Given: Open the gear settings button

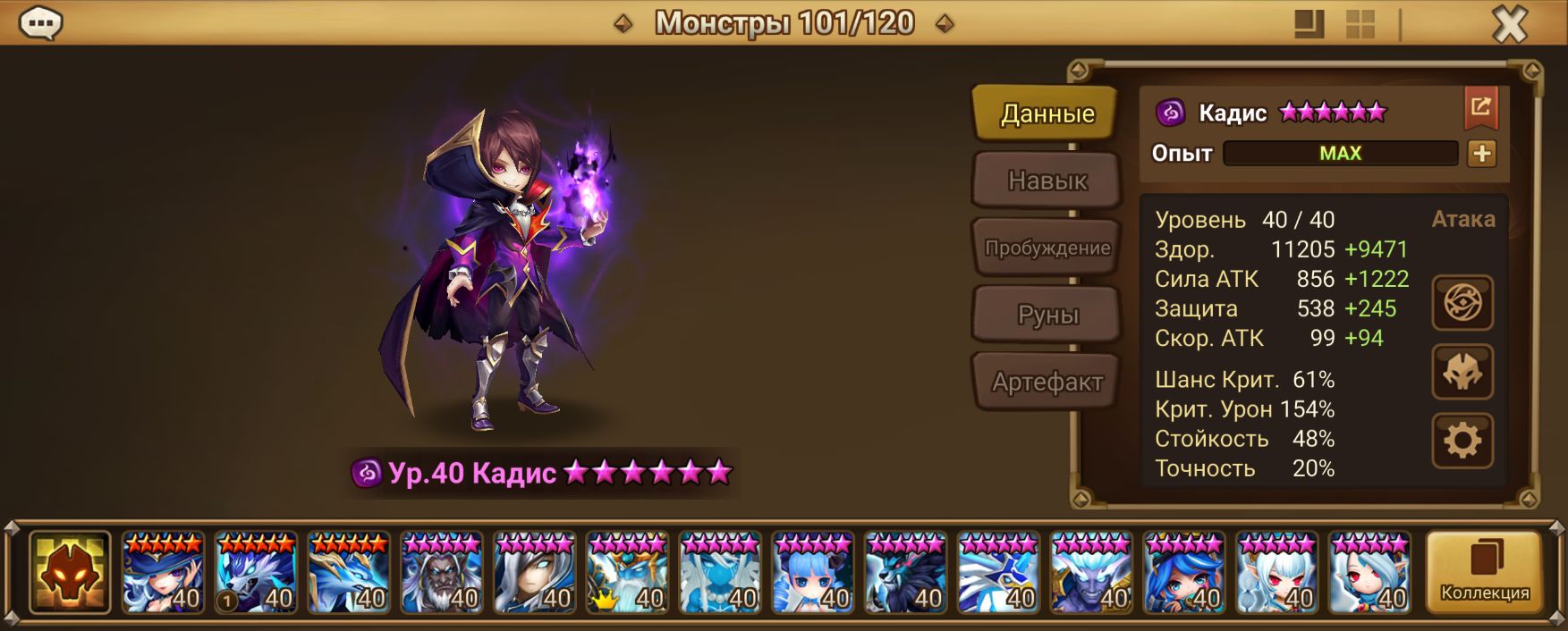Looking at the screenshot, I should 1462,441.
